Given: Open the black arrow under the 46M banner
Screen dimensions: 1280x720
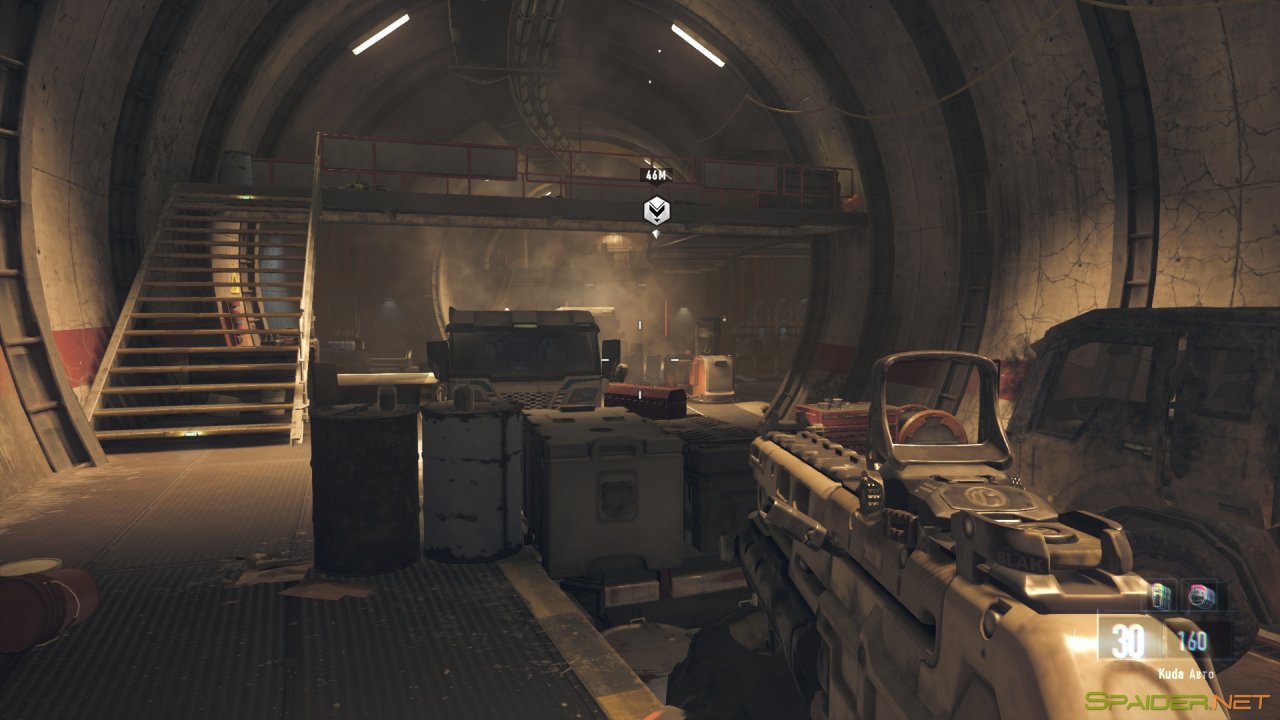Looking at the screenshot, I should (x=656, y=185).
